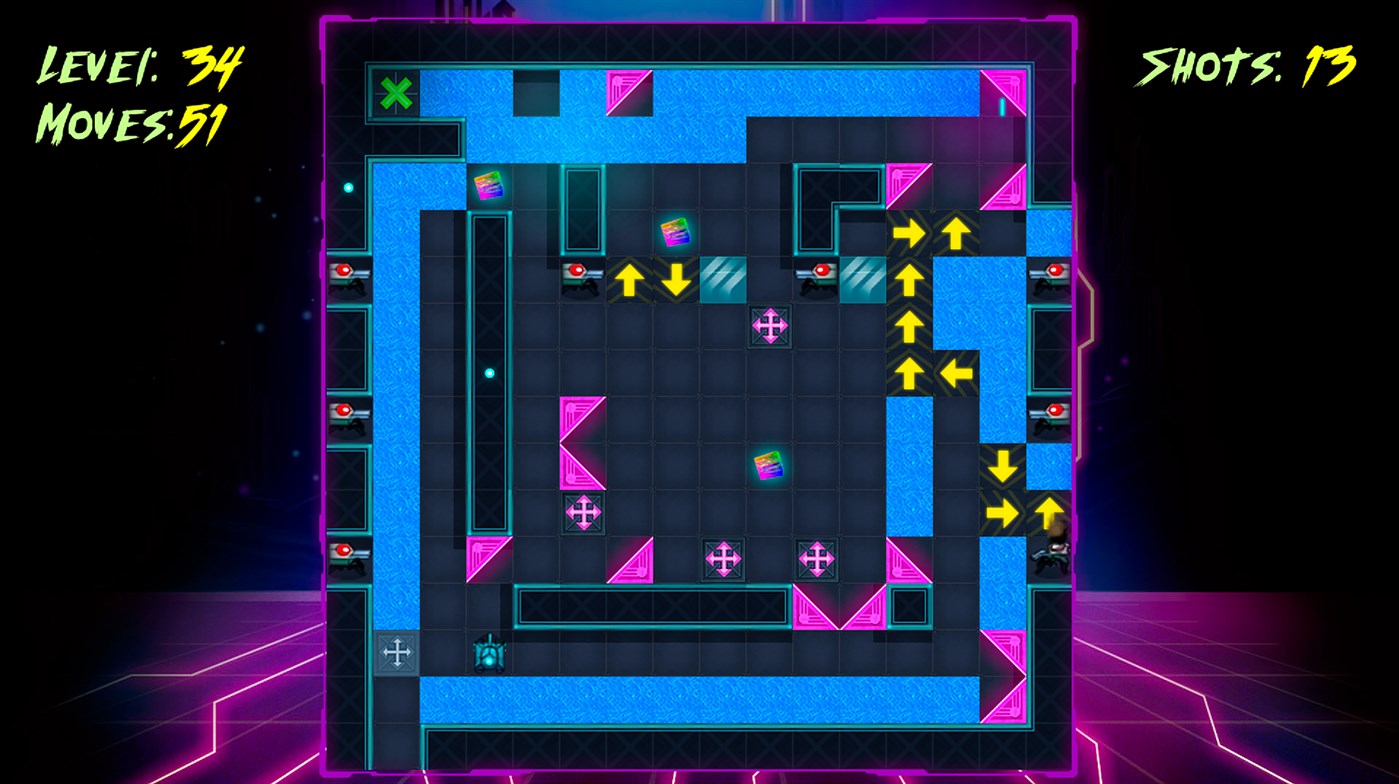
Task: Click the pink cross pad in the upper middle
Action: pos(769,326)
